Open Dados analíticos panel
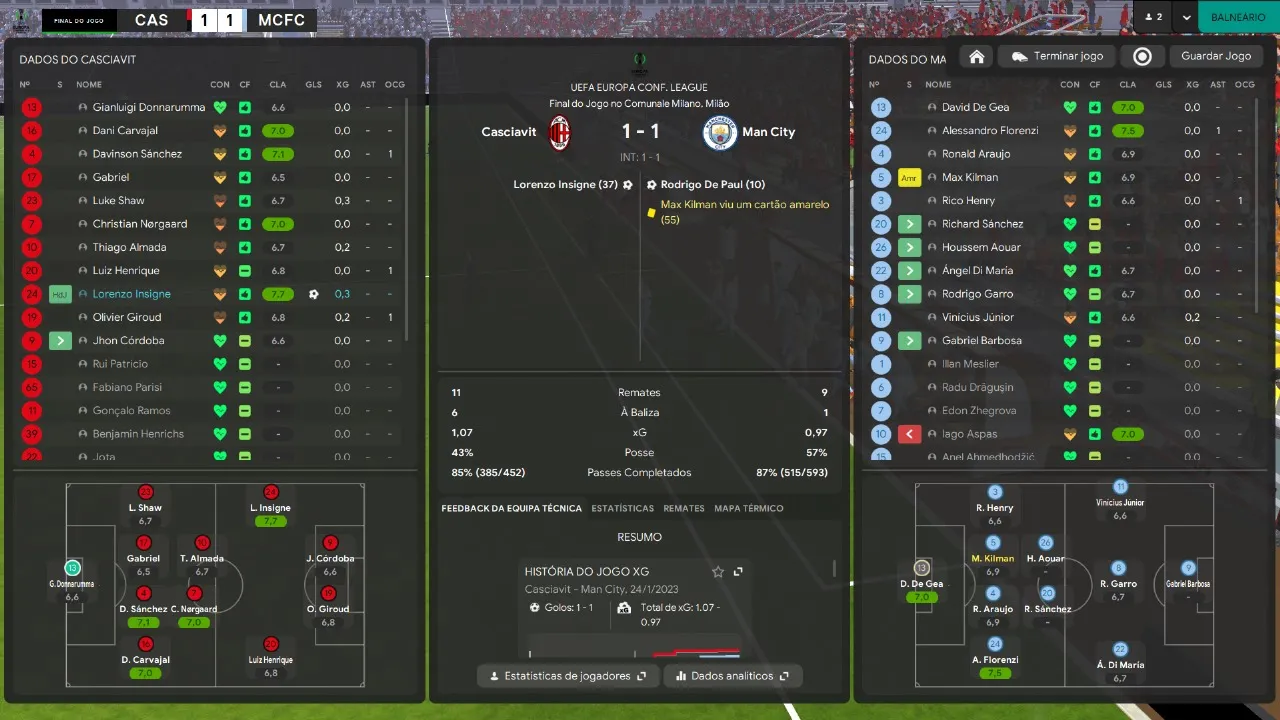The width and height of the screenshot is (1280, 720). click(x=731, y=676)
